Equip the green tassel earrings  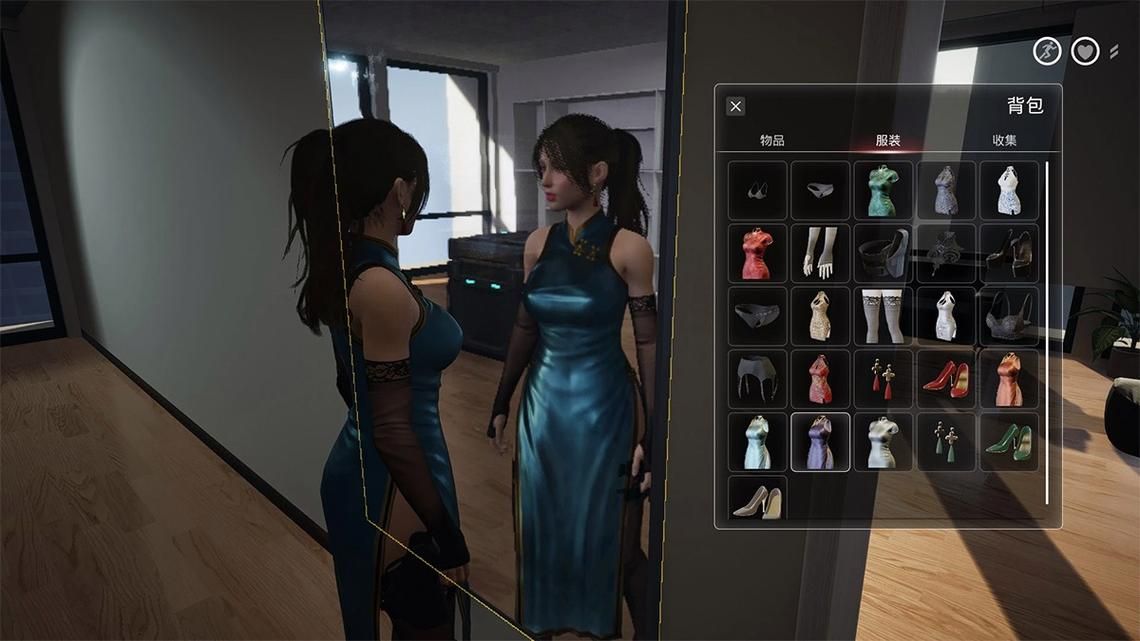[946, 442]
